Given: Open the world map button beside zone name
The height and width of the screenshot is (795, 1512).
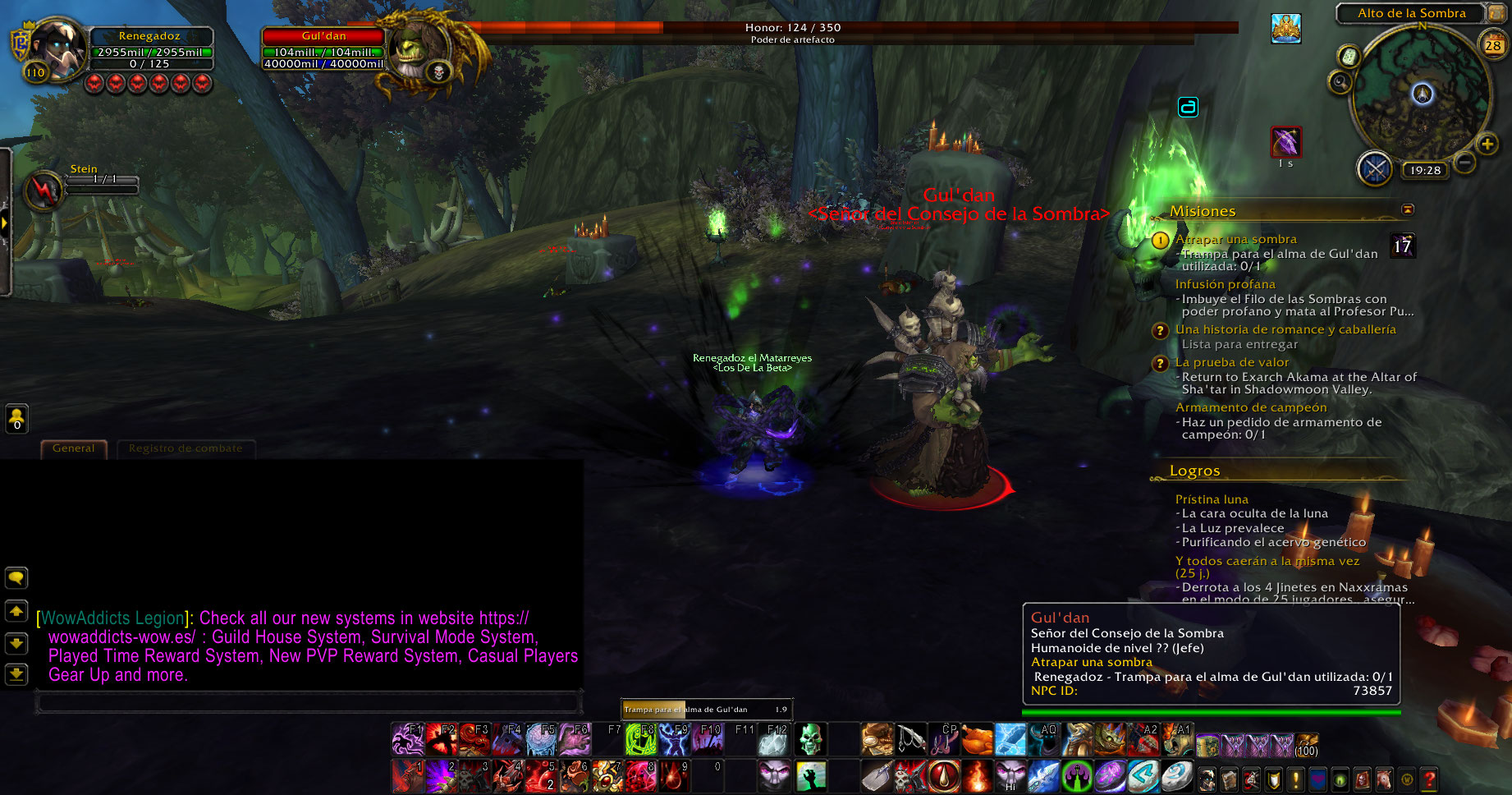Looking at the screenshot, I should pos(1496,13).
